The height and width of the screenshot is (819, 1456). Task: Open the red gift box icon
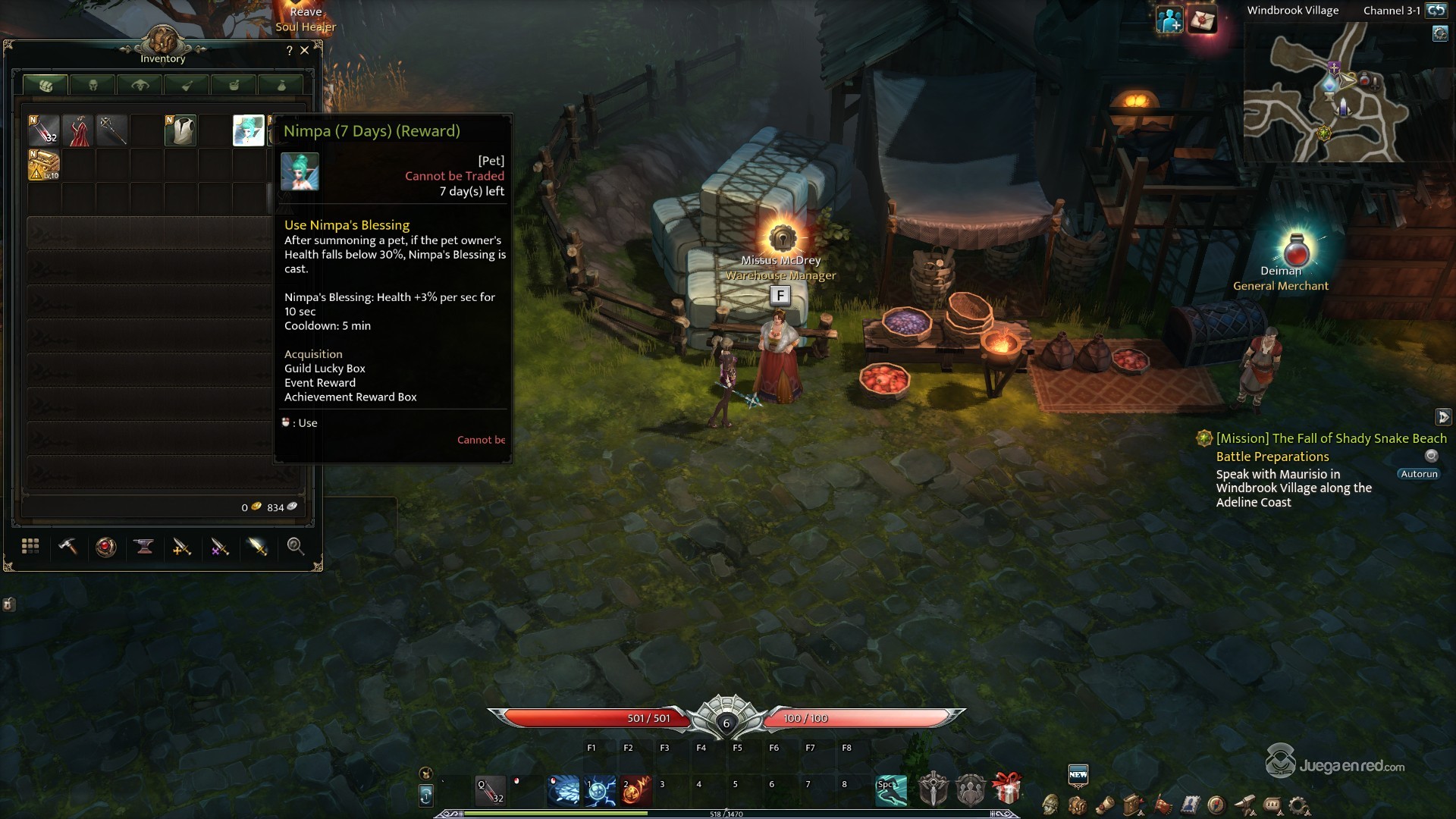[x=1006, y=789]
